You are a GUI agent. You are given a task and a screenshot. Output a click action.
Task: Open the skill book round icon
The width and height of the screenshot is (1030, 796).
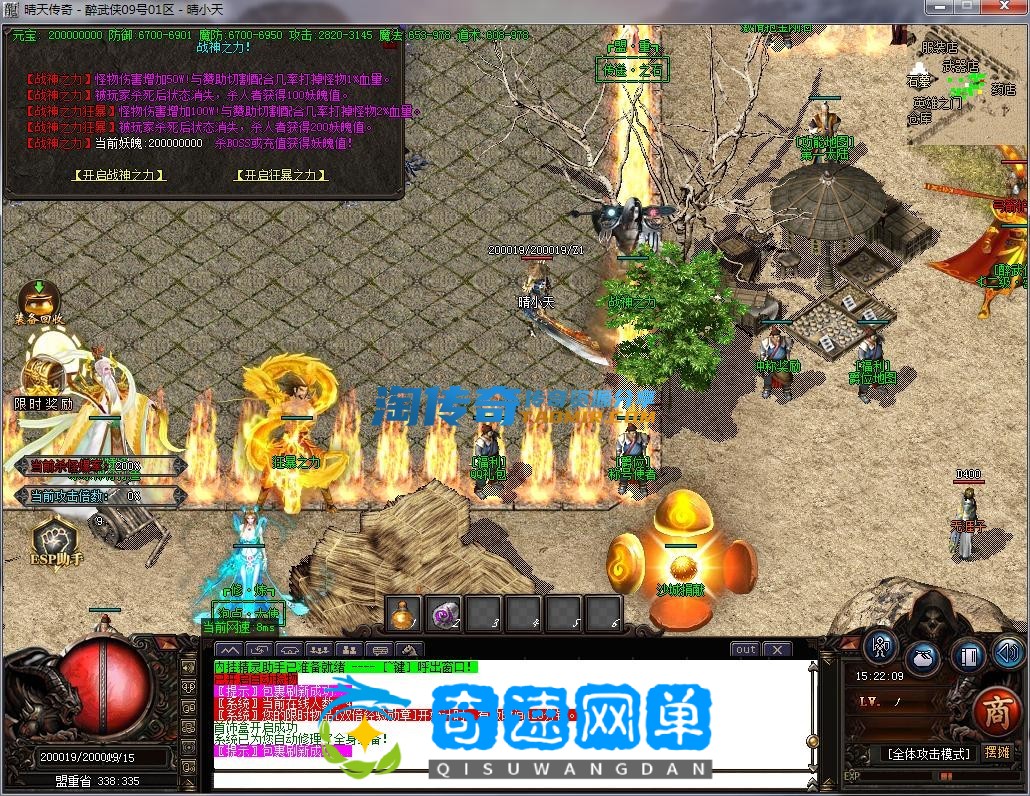(x=967, y=657)
